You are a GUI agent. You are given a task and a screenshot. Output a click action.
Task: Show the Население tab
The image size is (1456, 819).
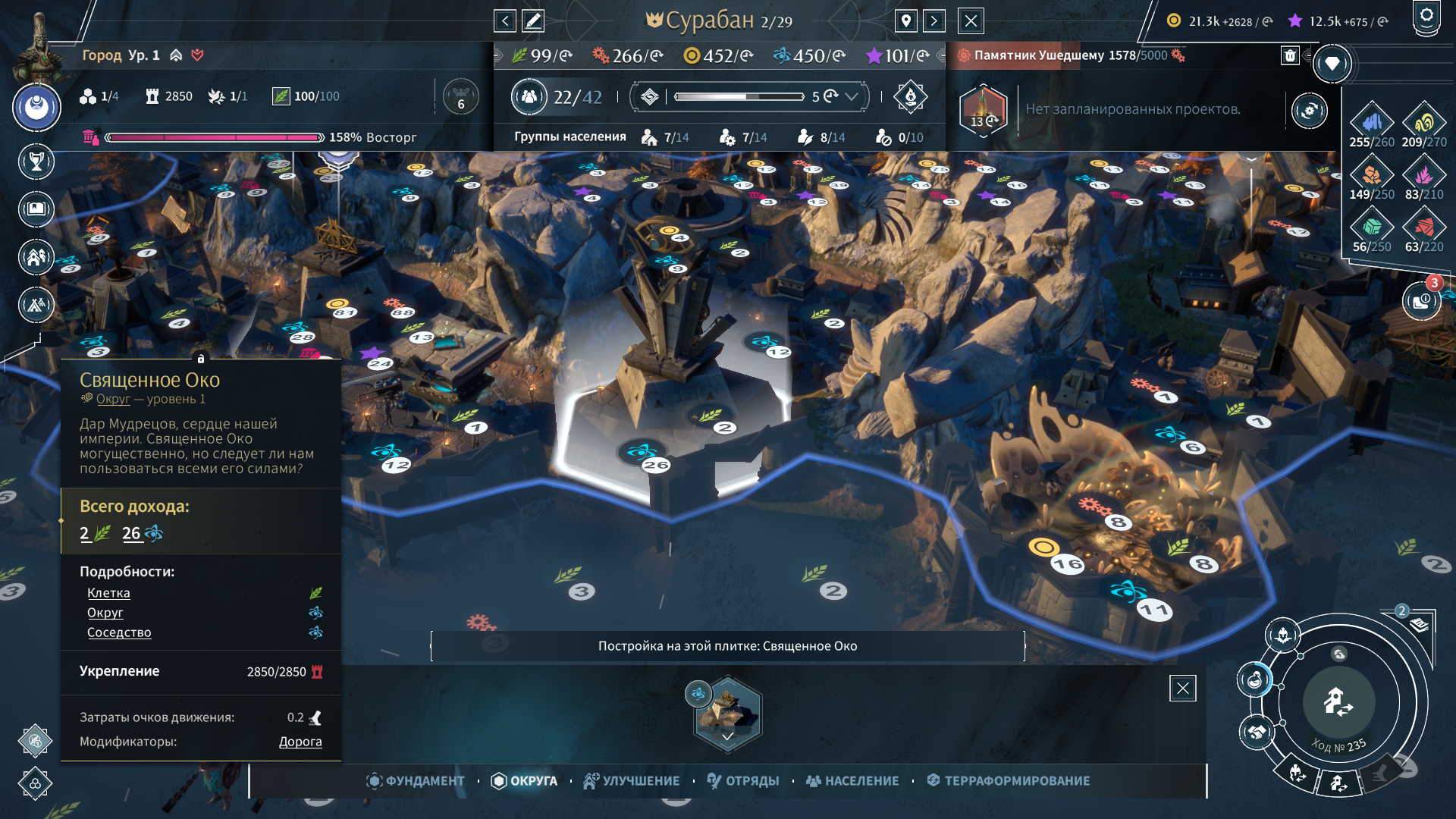(852, 780)
